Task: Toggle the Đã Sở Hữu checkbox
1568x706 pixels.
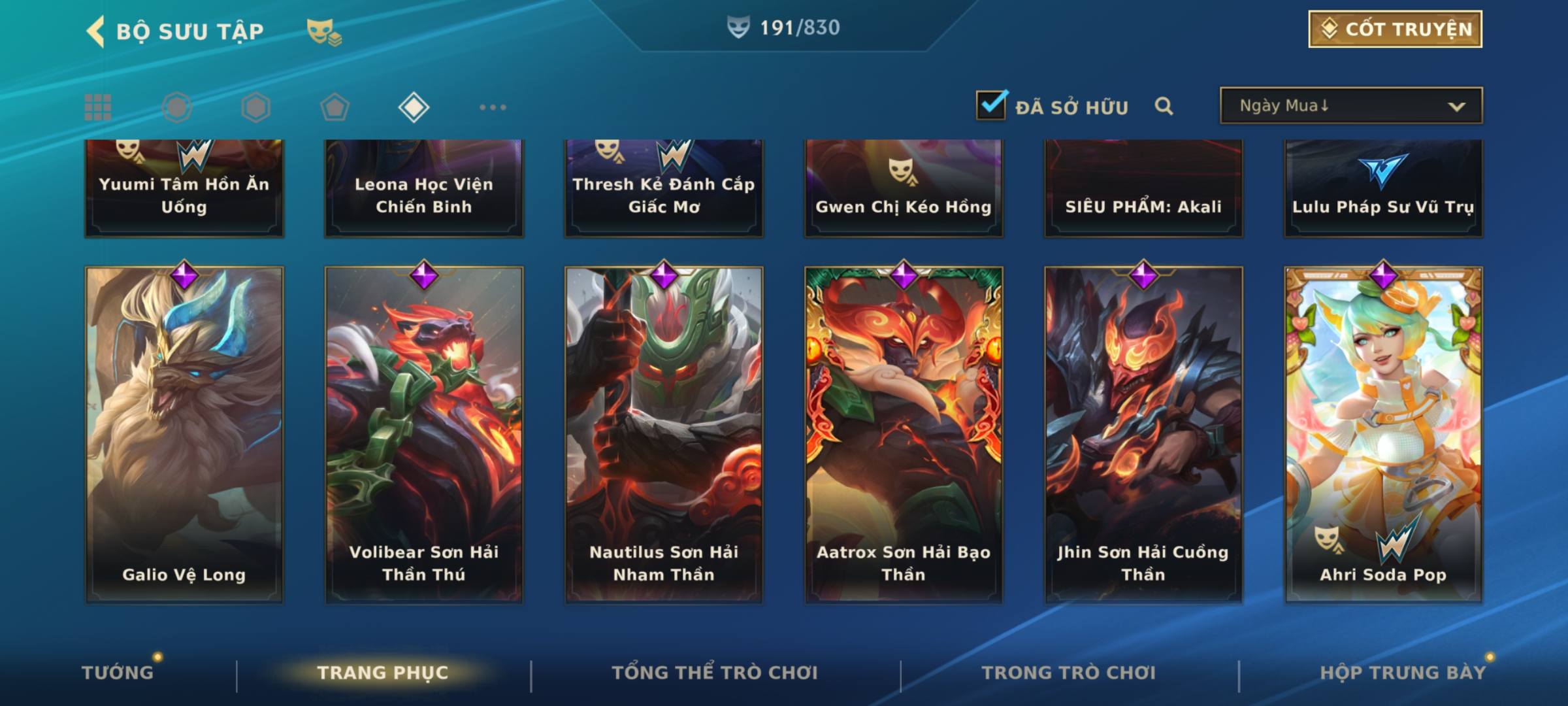Action: 990,105
